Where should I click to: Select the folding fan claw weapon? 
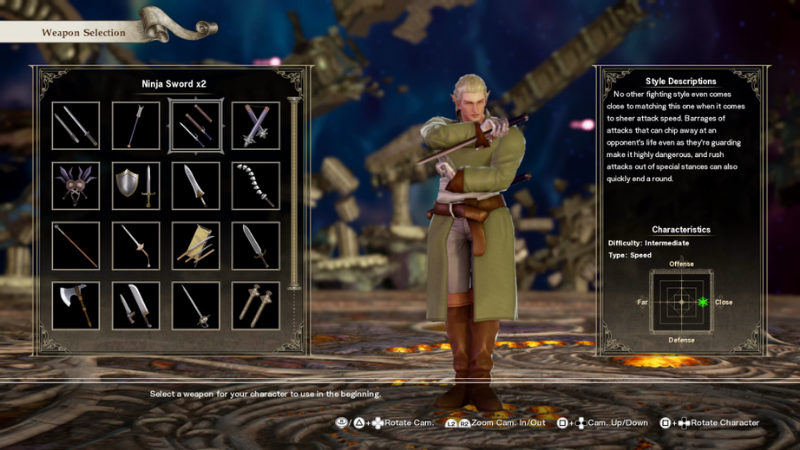click(195, 246)
